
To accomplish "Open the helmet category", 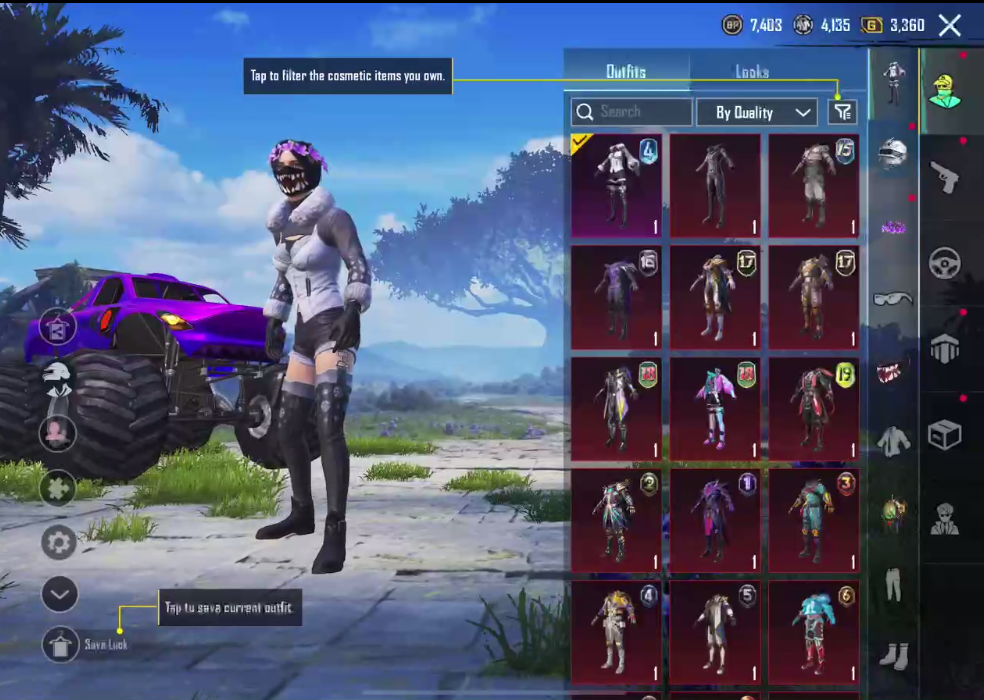I will pyautogui.click(x=893, y=153).
